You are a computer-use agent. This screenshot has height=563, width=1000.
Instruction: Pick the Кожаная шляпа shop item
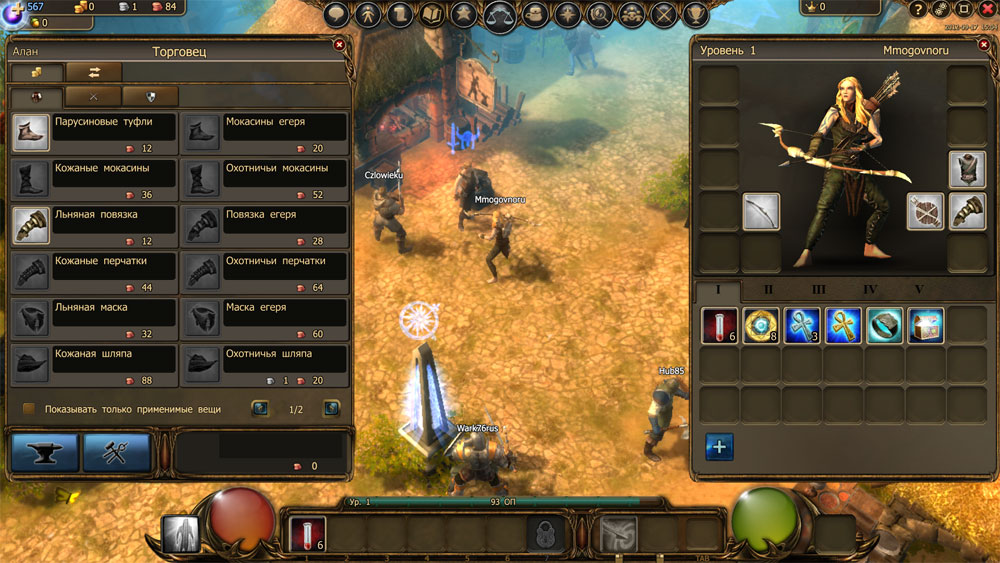[x=95, y=360]
